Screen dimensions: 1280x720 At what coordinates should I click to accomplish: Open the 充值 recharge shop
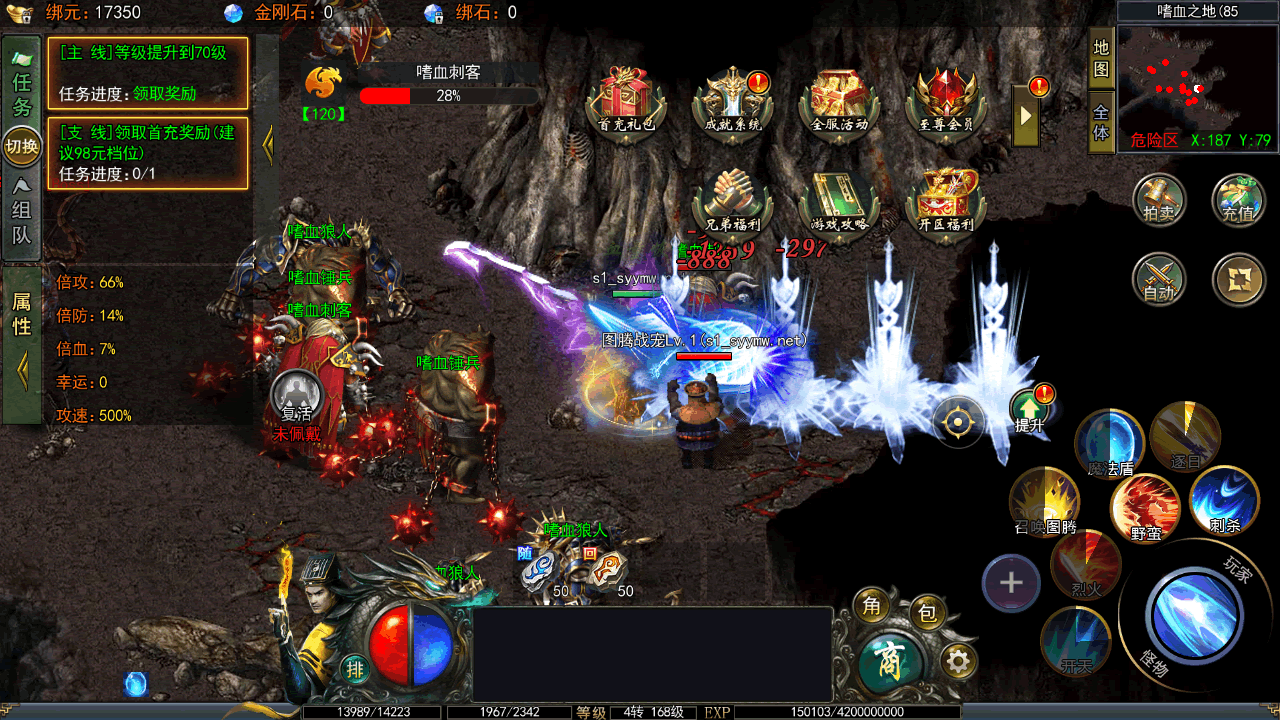click(x=1238, y=199)
